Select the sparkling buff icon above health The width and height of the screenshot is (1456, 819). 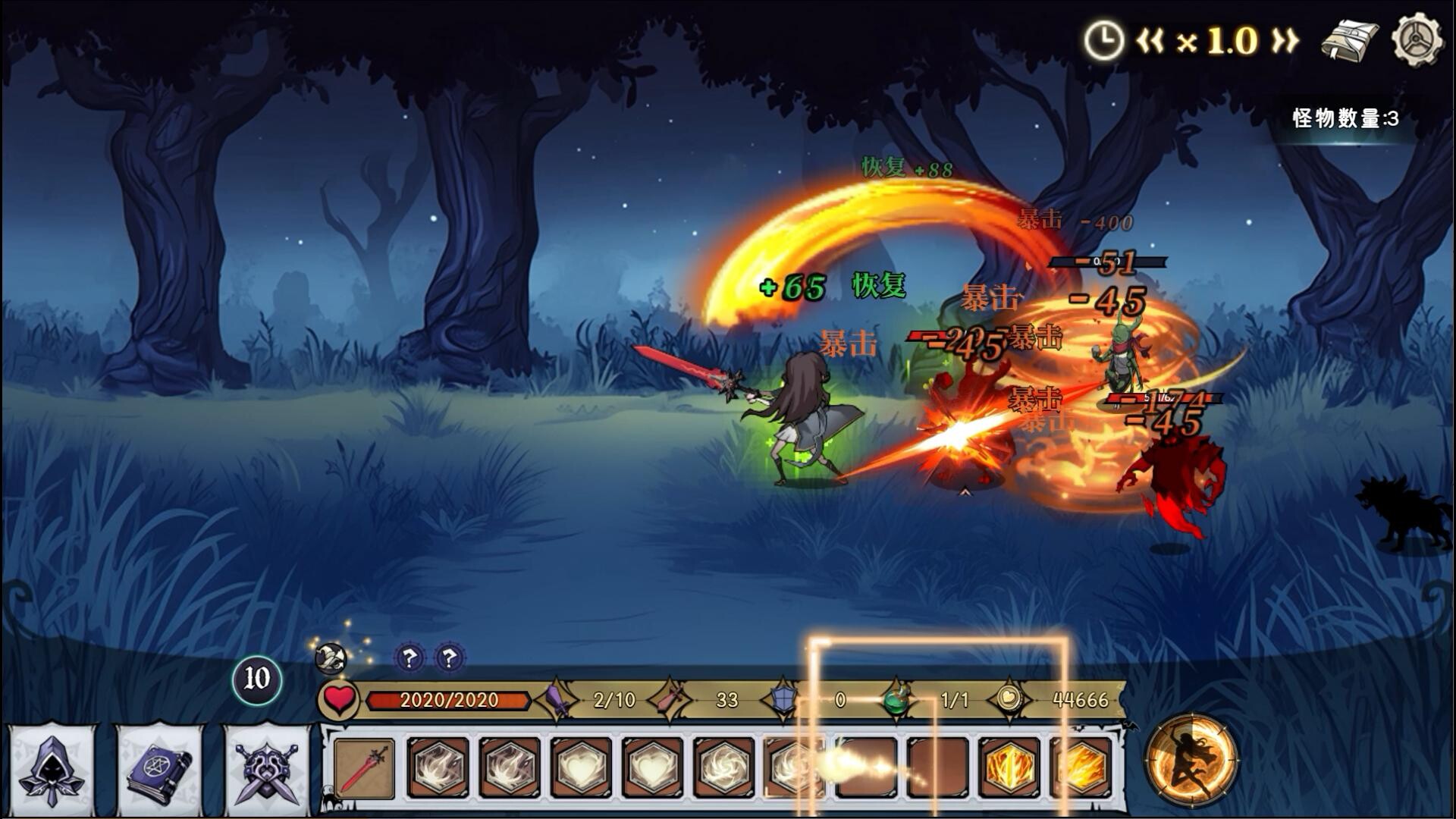(x=331, y=657)
